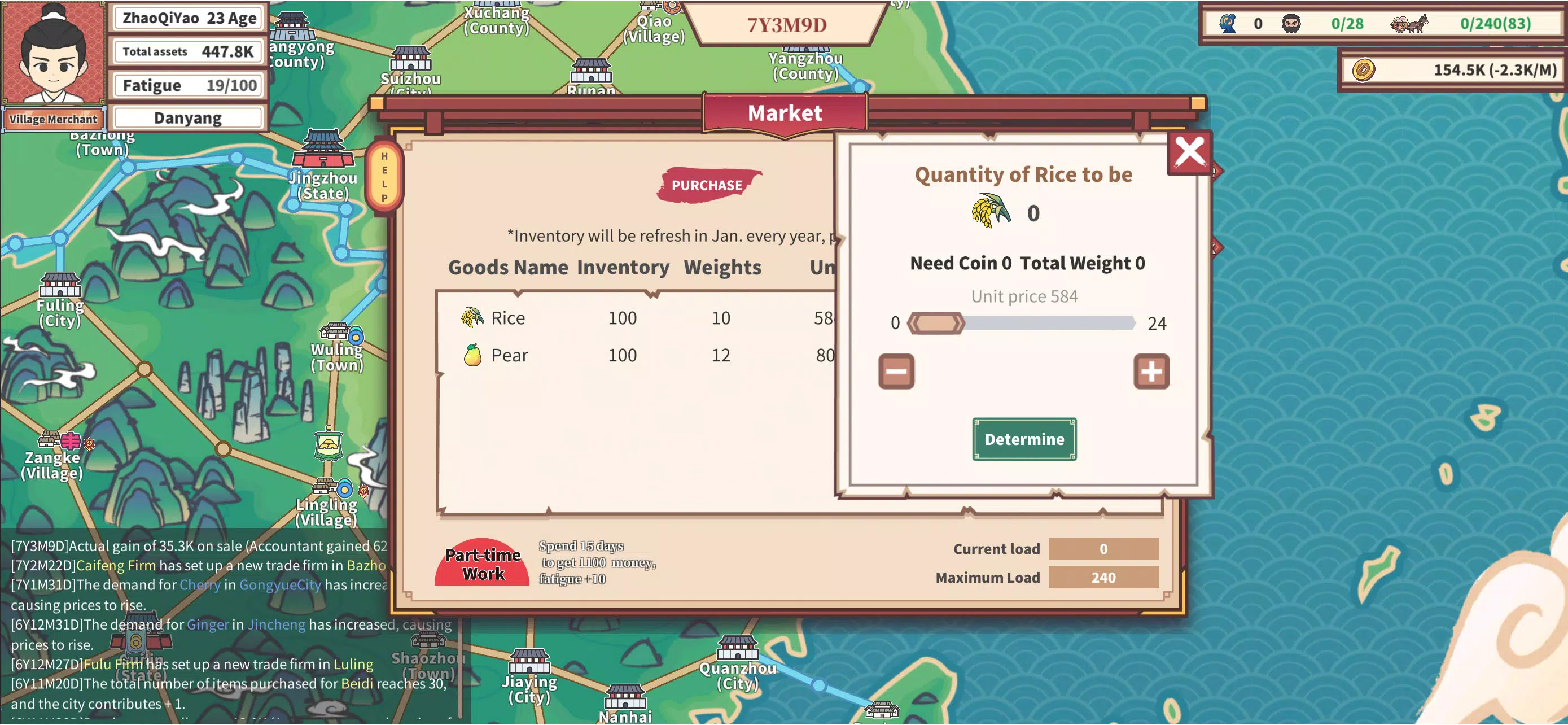Click the Lingling village icon
The height and width of the screenshot is (725, 1568).
pos(326,487)
